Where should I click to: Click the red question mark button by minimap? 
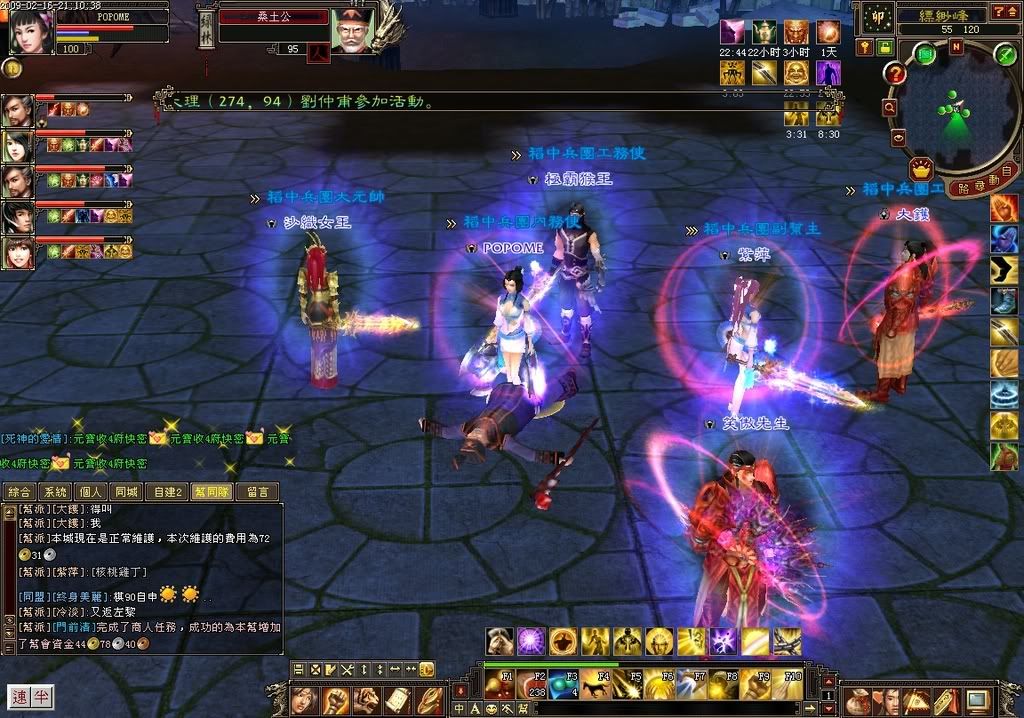tap(895, 73)
